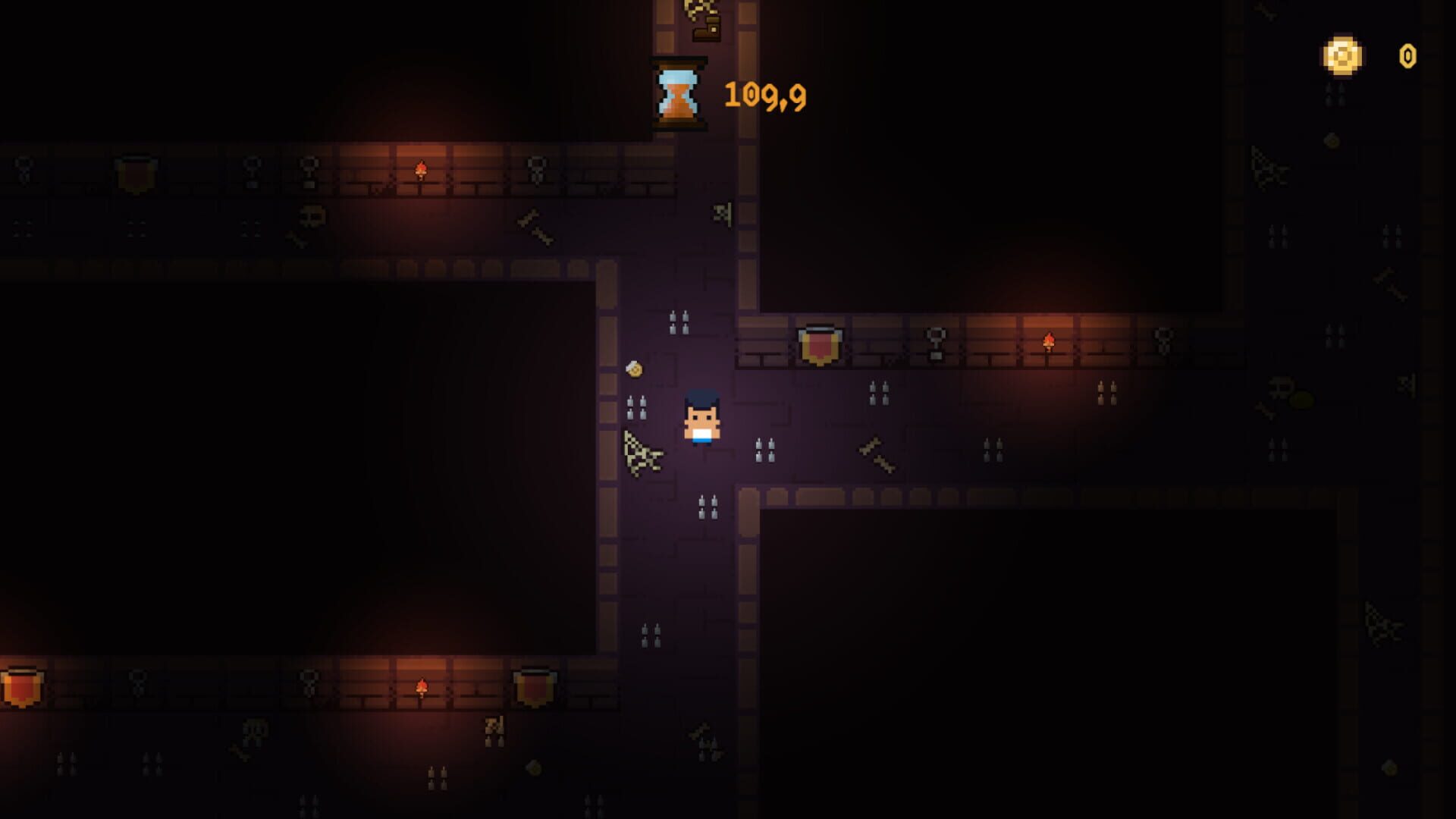Screen dimensions: 1456x819
Task: Click the shield crest near the middle corridor
Action: 821,347
